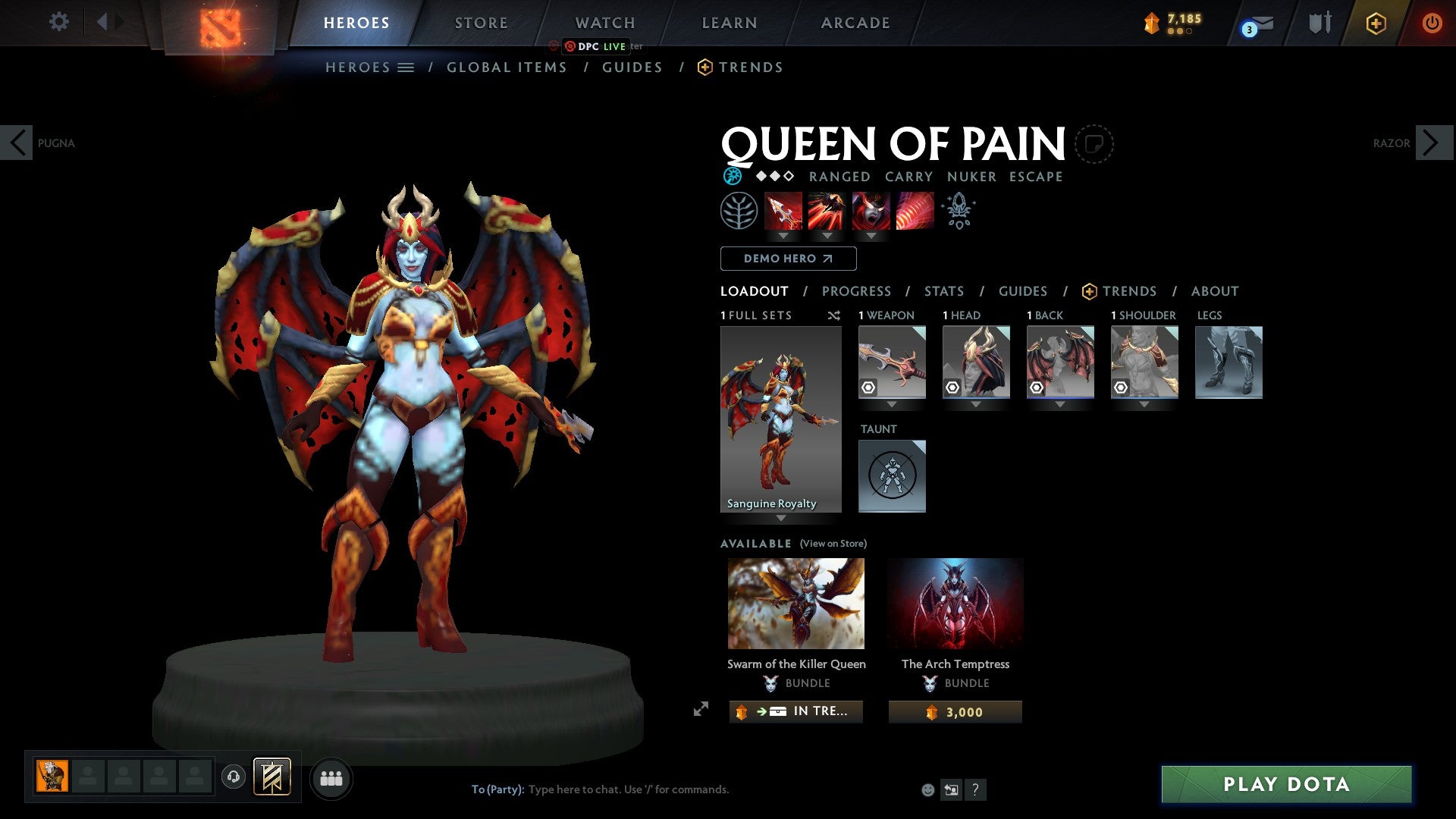Expand the Sanguine Royalty set dropdown arrow
Viewport: 1456px width, 819px height.
[x=780, y=516]
